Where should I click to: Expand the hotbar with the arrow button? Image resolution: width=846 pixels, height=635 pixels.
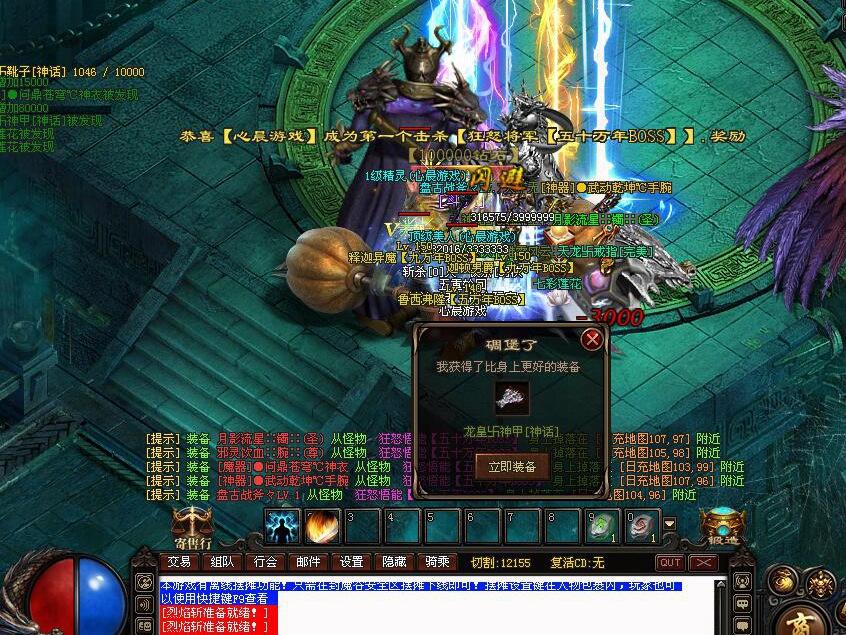pos(670,523)
